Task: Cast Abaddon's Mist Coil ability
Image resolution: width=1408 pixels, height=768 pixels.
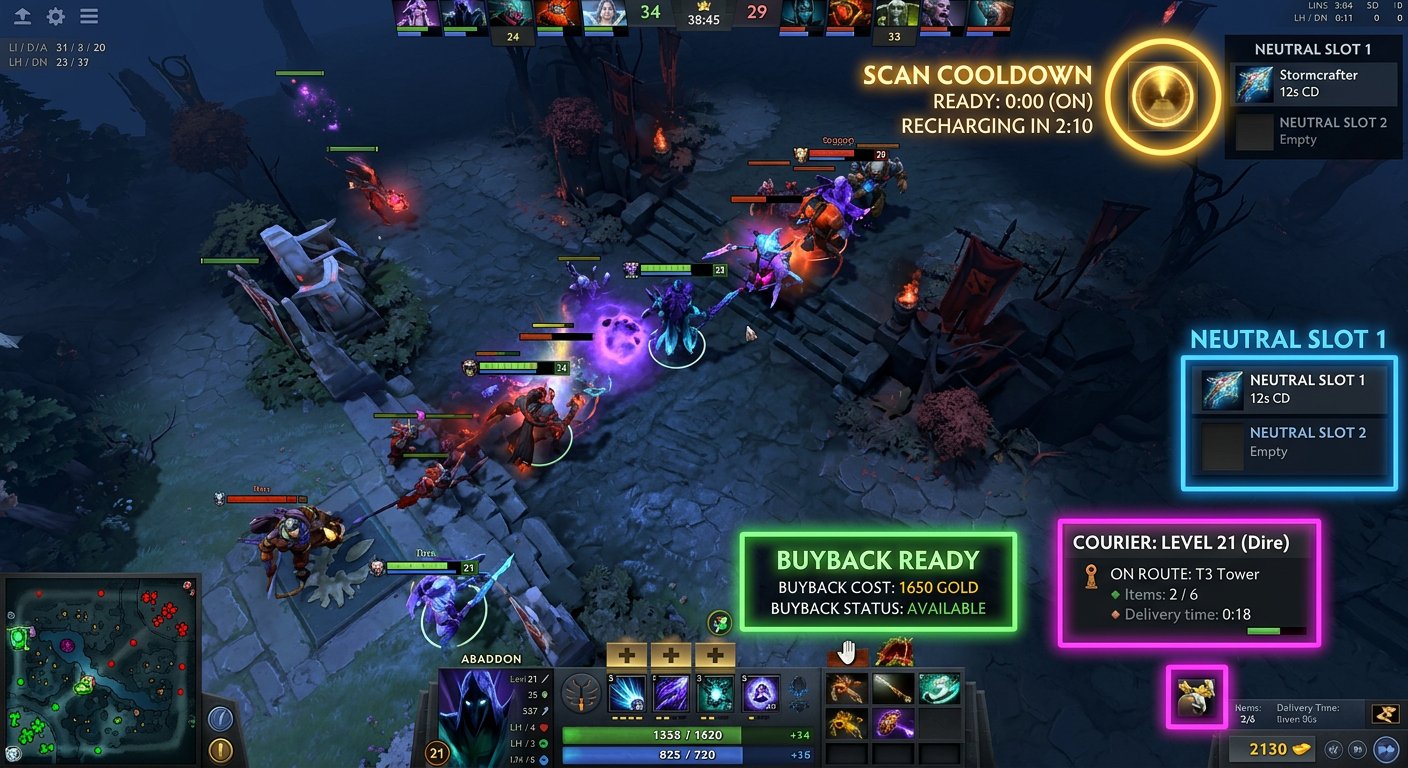Action: pos(627,692)
